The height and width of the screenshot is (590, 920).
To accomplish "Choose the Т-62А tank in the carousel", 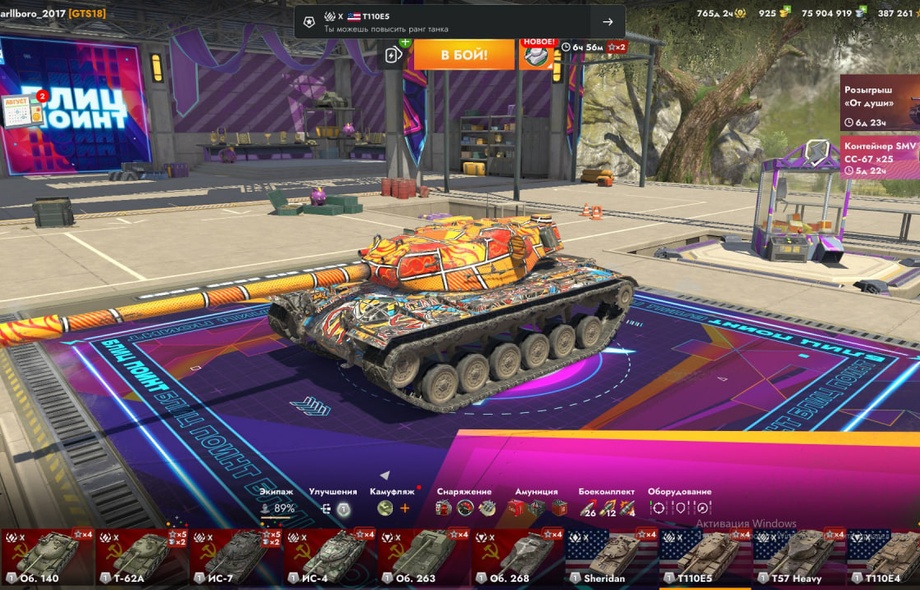I will pos(141,558).
